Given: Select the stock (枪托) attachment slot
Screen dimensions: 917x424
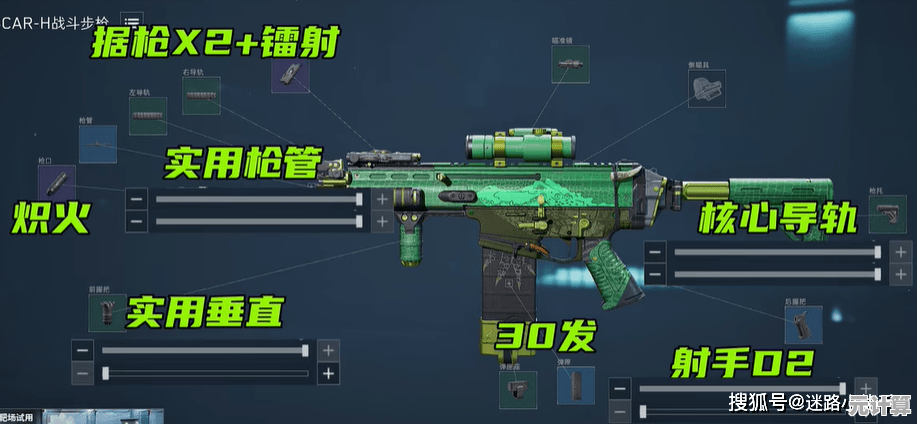Looking at the screenshot, I should pos(886,213).
